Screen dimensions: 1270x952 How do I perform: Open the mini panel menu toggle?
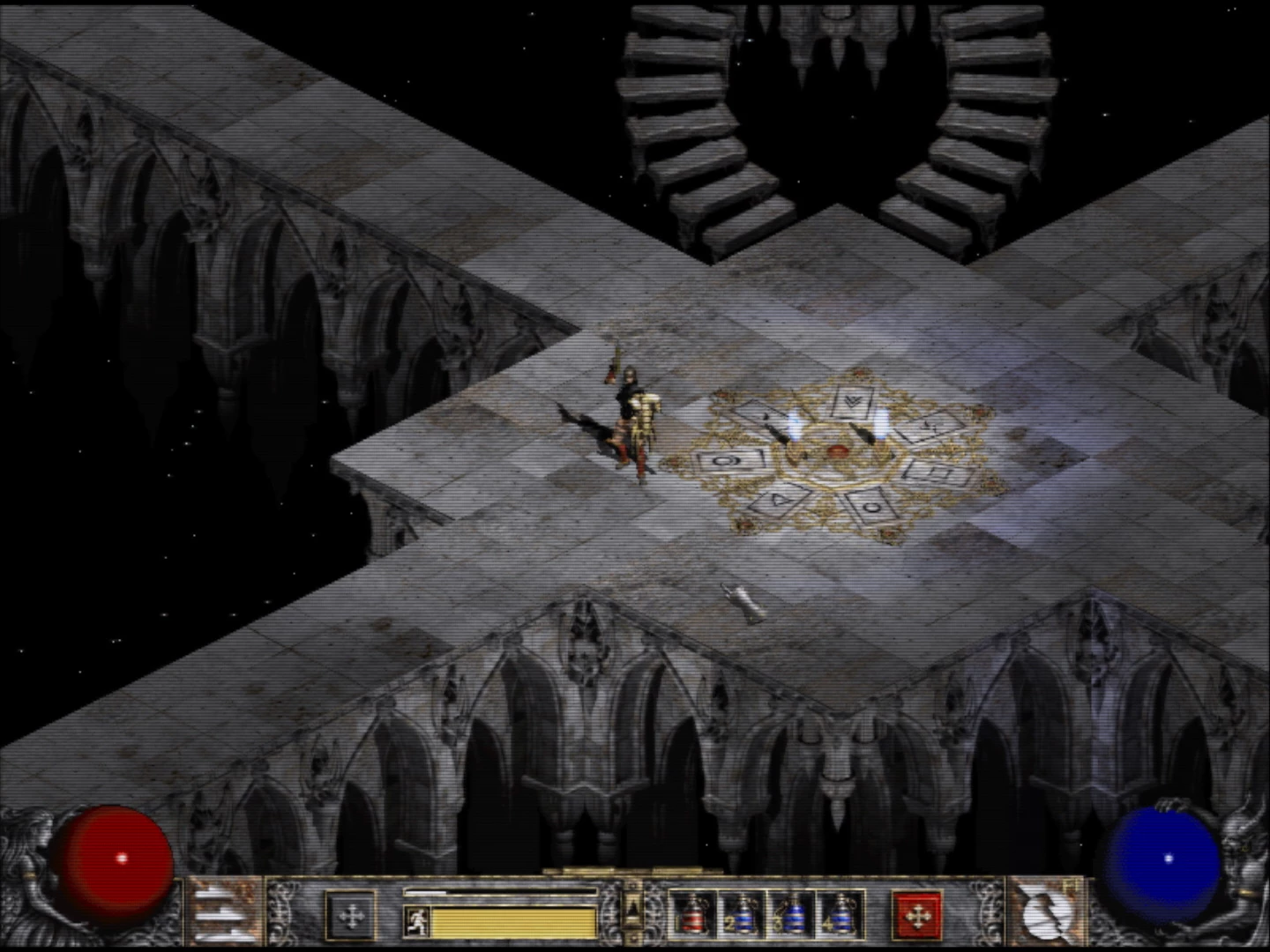point(633,908)
